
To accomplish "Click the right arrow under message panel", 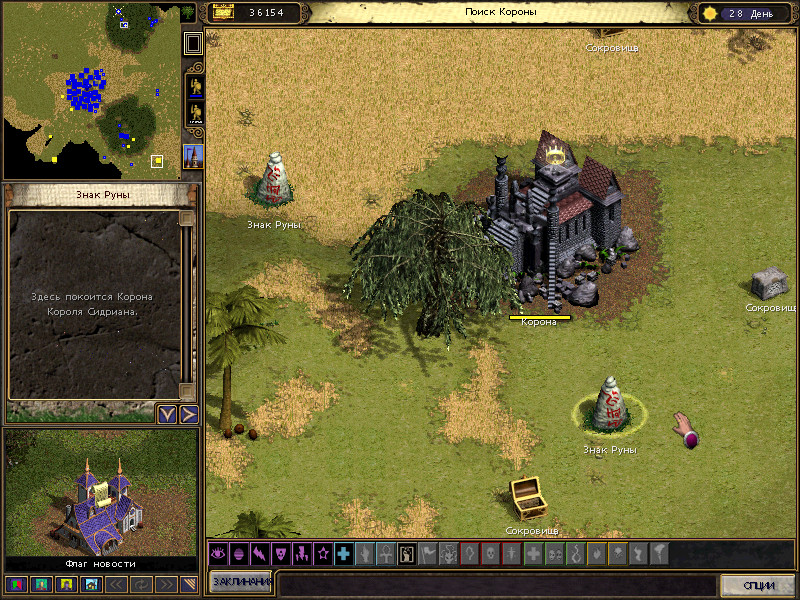I will pyautogui.click(x=188, y=414).
